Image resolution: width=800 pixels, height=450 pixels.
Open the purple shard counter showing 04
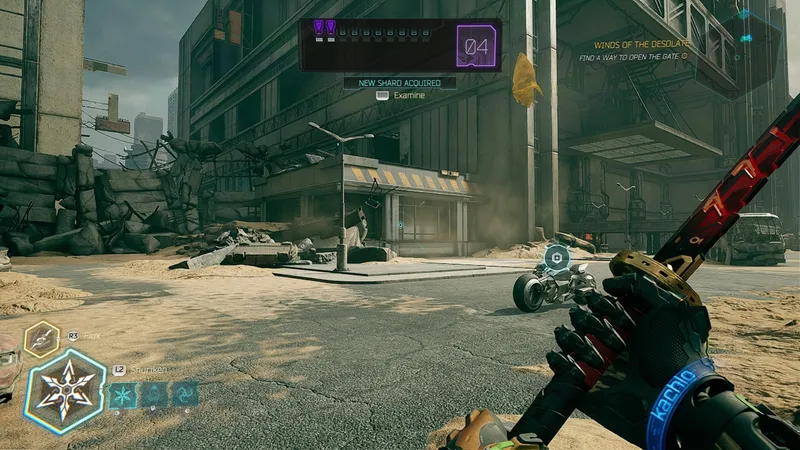[478, 46]
